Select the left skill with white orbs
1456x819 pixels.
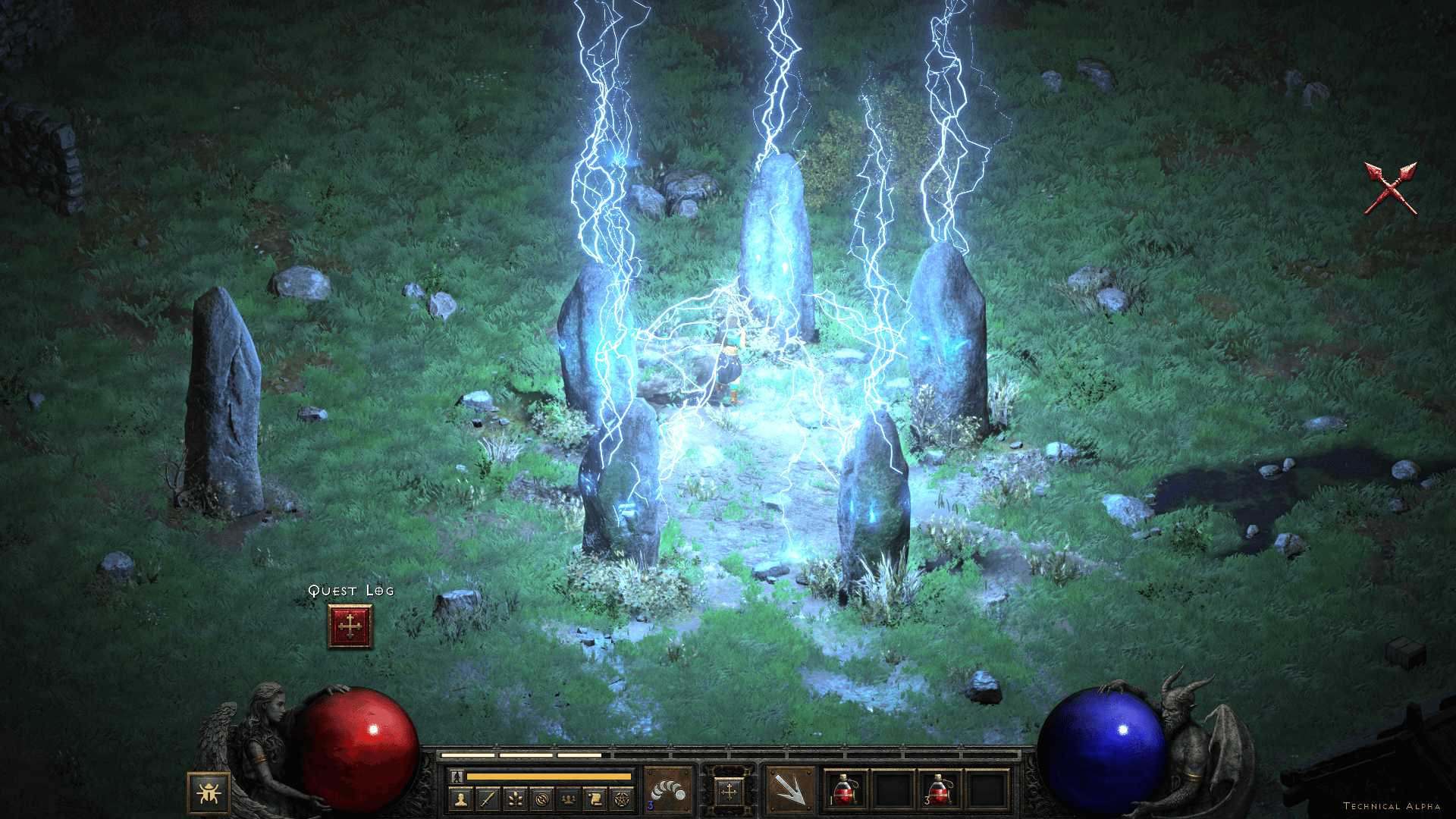668,790
